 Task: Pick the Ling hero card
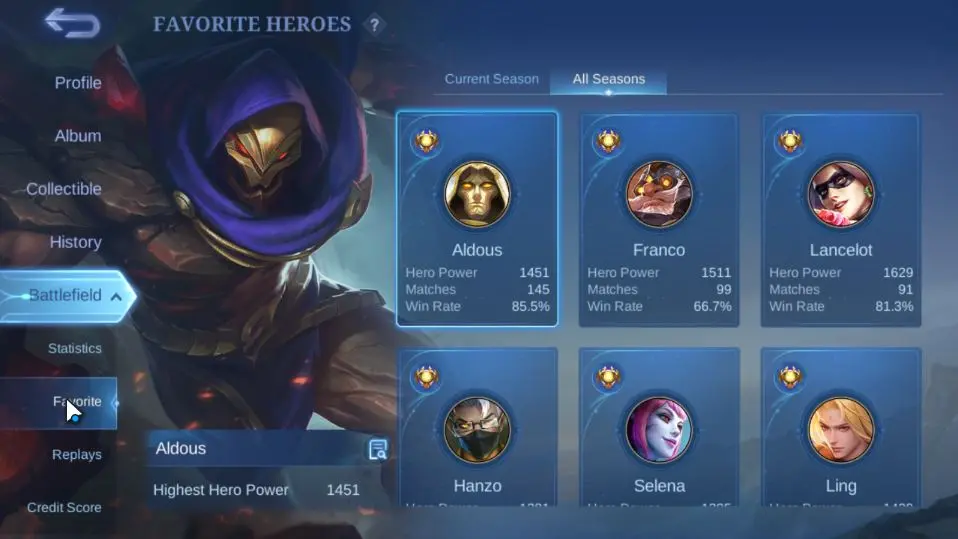coord(841,428)
